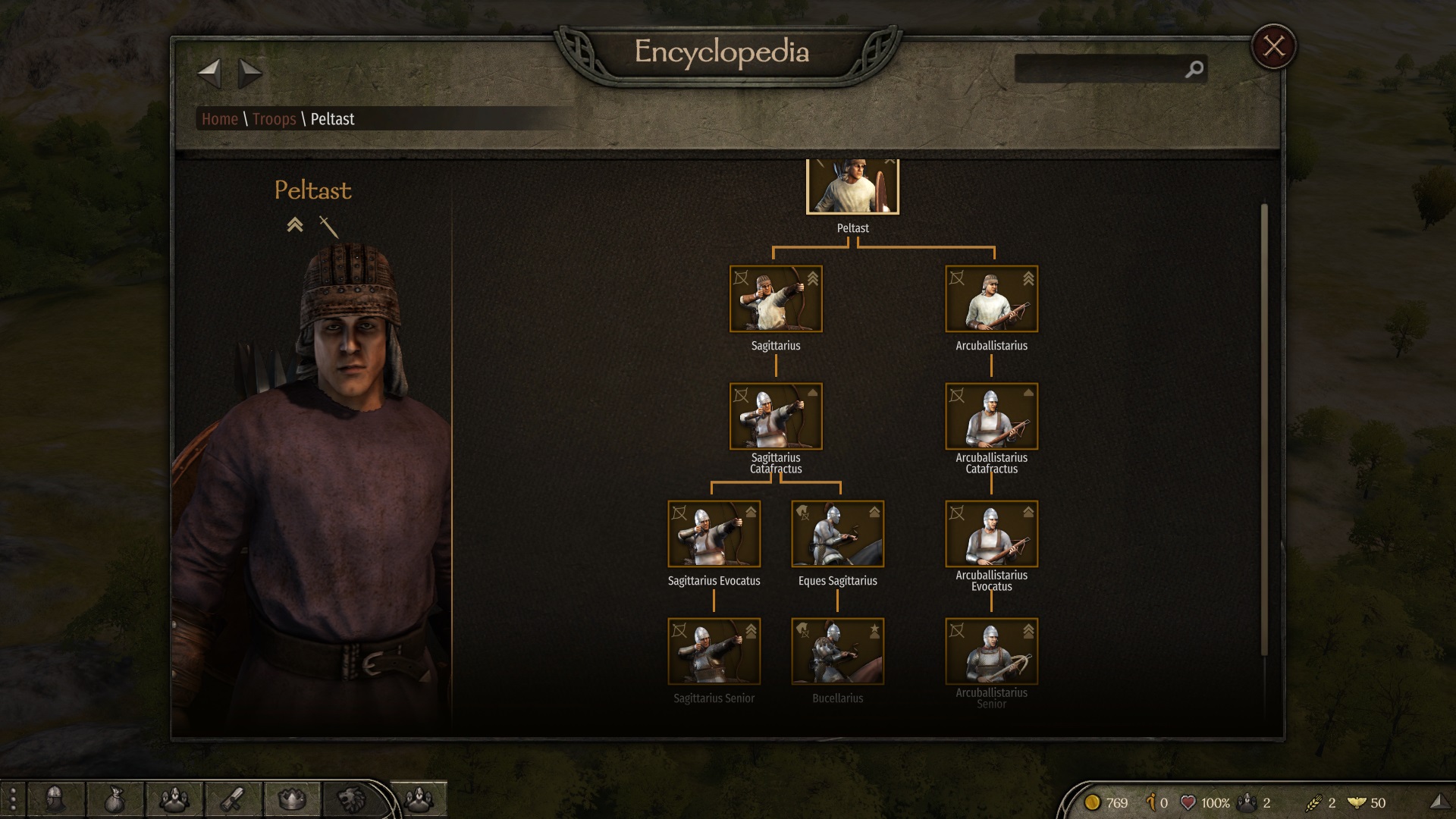Viewport: 1456px width, 819px height.
Task: Open the kingdom crown icon
Action: (292, 799)
